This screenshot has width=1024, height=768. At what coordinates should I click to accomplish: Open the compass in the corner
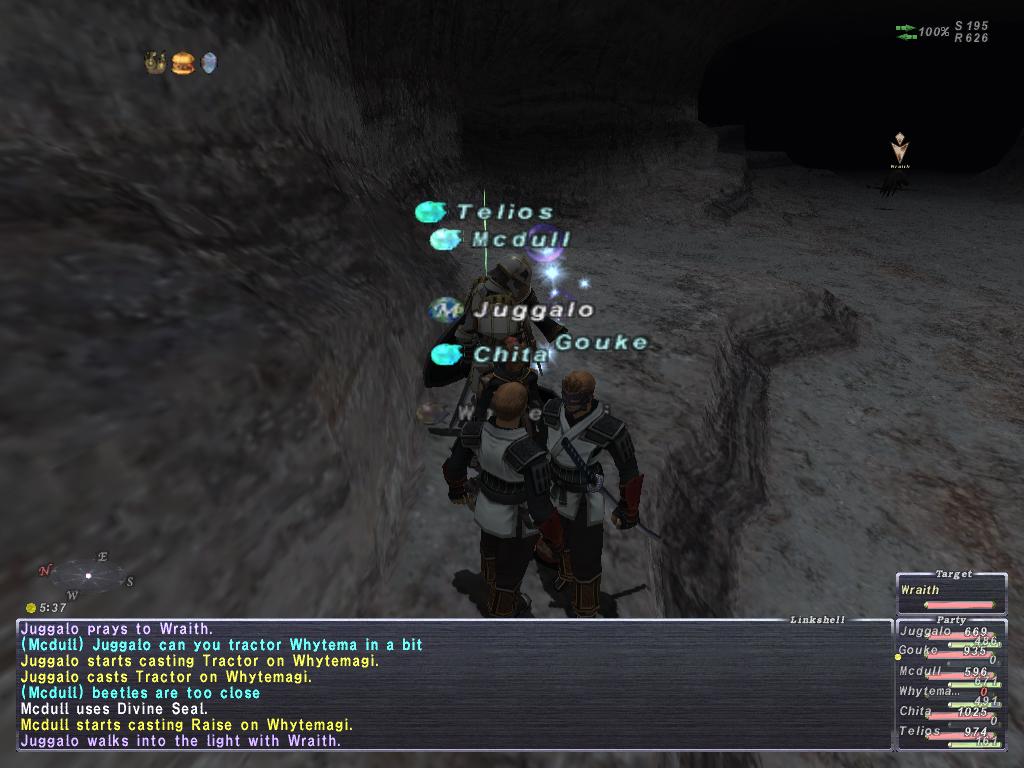tap(88, 575)
